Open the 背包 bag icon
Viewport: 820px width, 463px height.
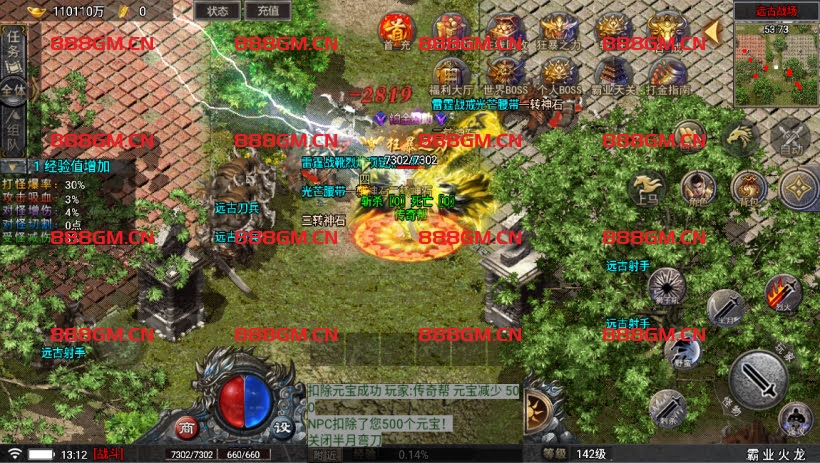pos(748,187)
